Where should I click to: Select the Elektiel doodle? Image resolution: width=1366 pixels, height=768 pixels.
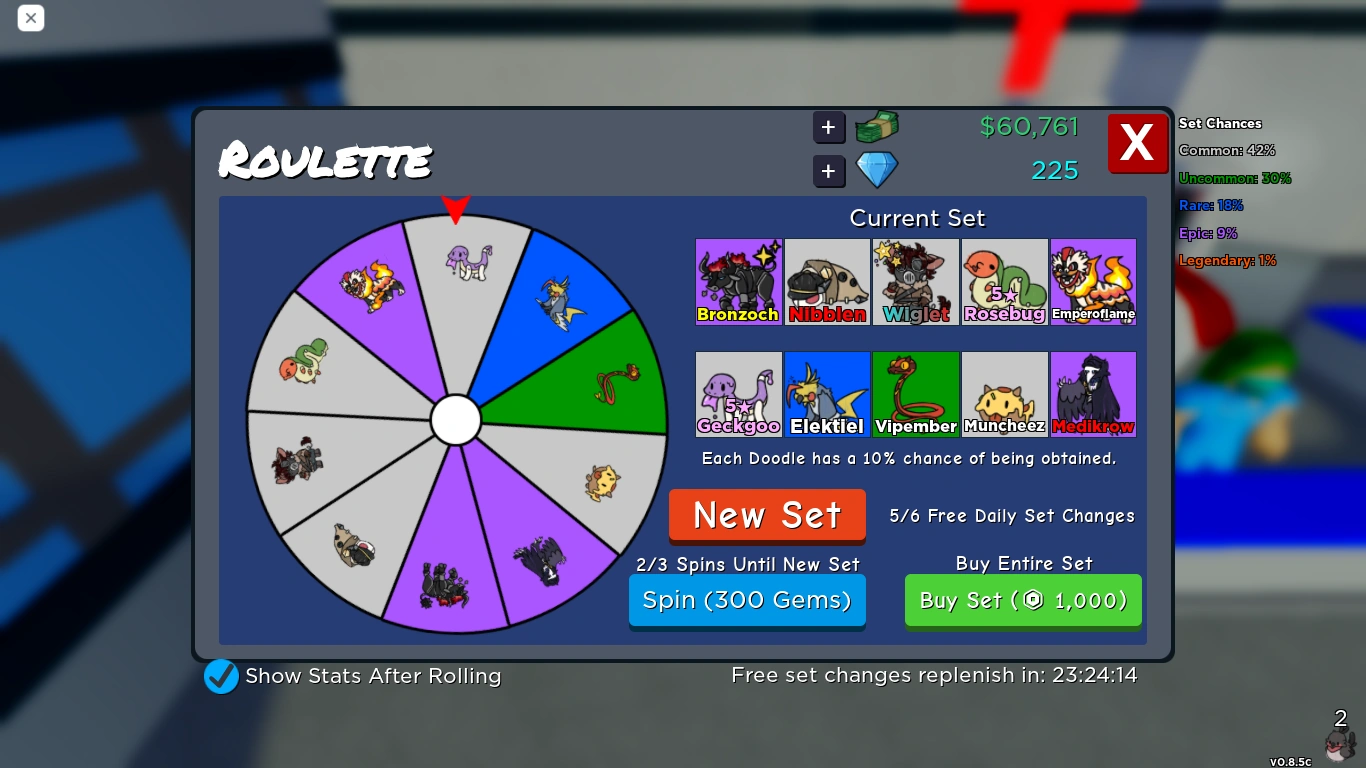(827, 394)
